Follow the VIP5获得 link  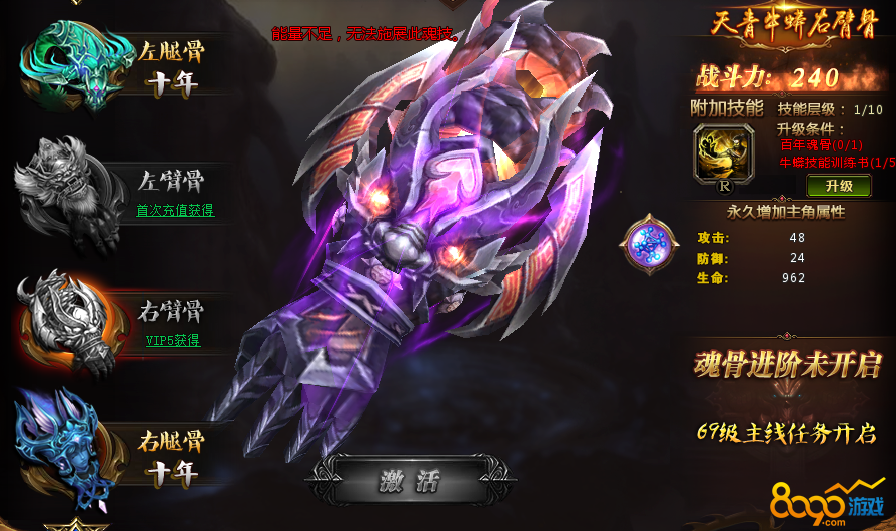coord(173,340)
